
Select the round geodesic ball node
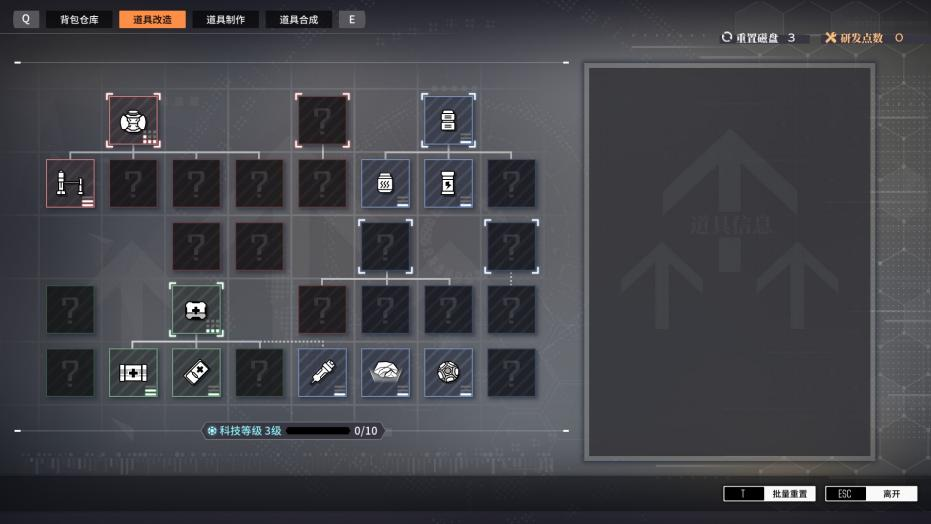pos(448,372)
